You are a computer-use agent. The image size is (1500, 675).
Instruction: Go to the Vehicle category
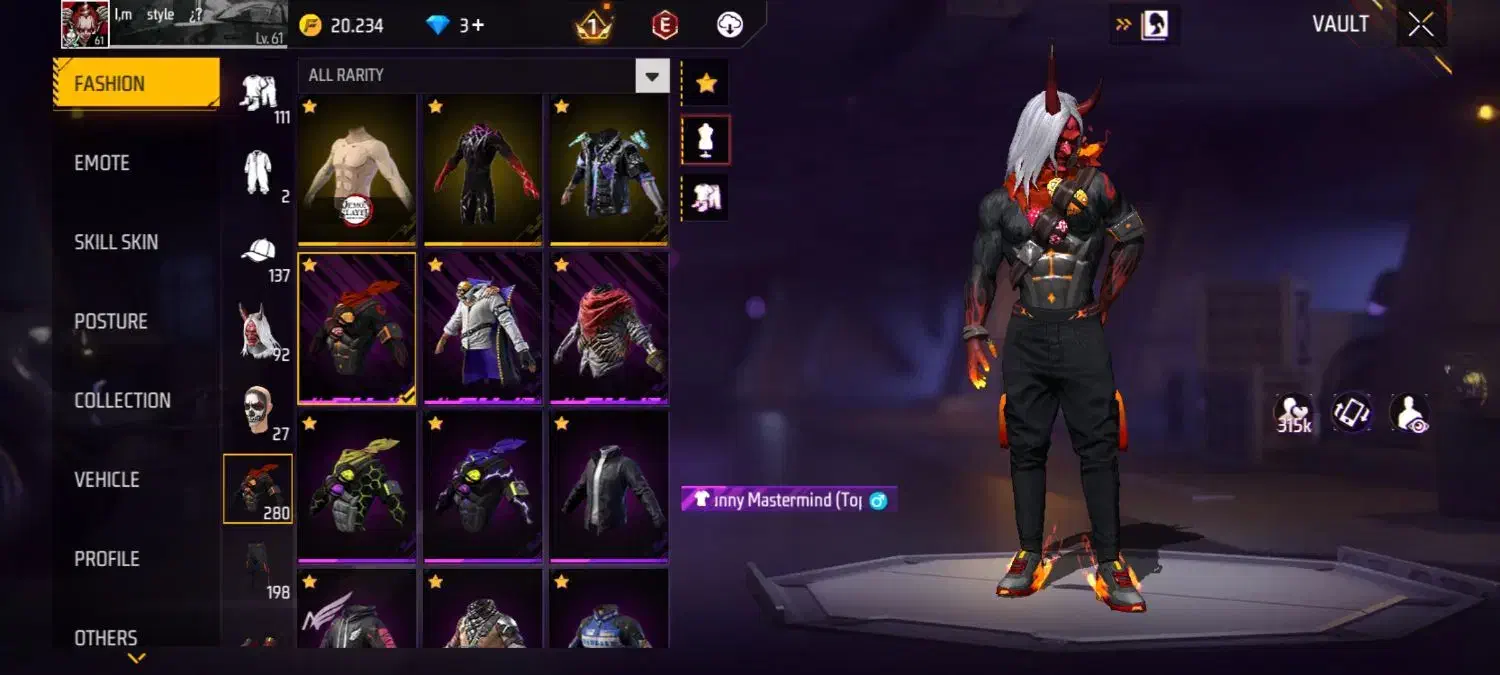coord(107,479)
